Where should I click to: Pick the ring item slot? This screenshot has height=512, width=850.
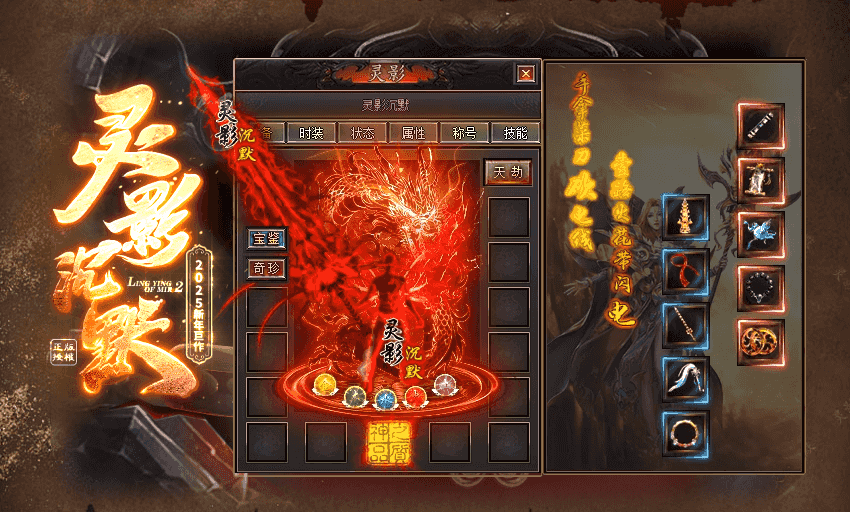pyautogui.click(x=685, y=433)
